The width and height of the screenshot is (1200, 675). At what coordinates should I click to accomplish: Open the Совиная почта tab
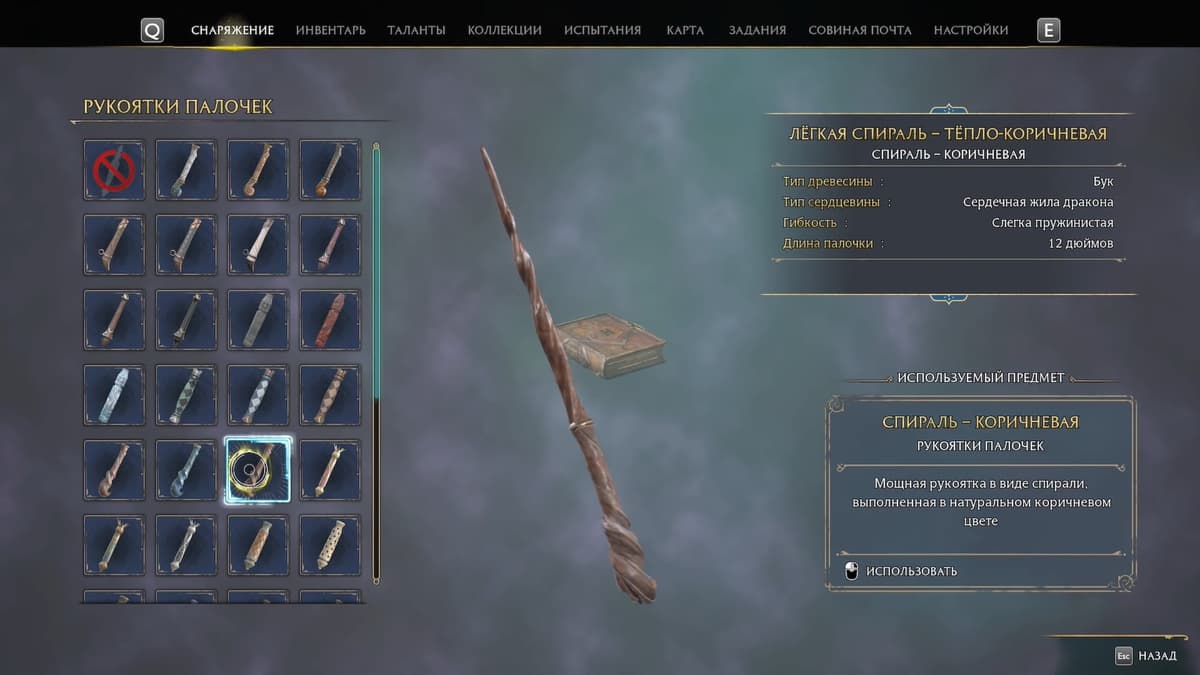859,30
